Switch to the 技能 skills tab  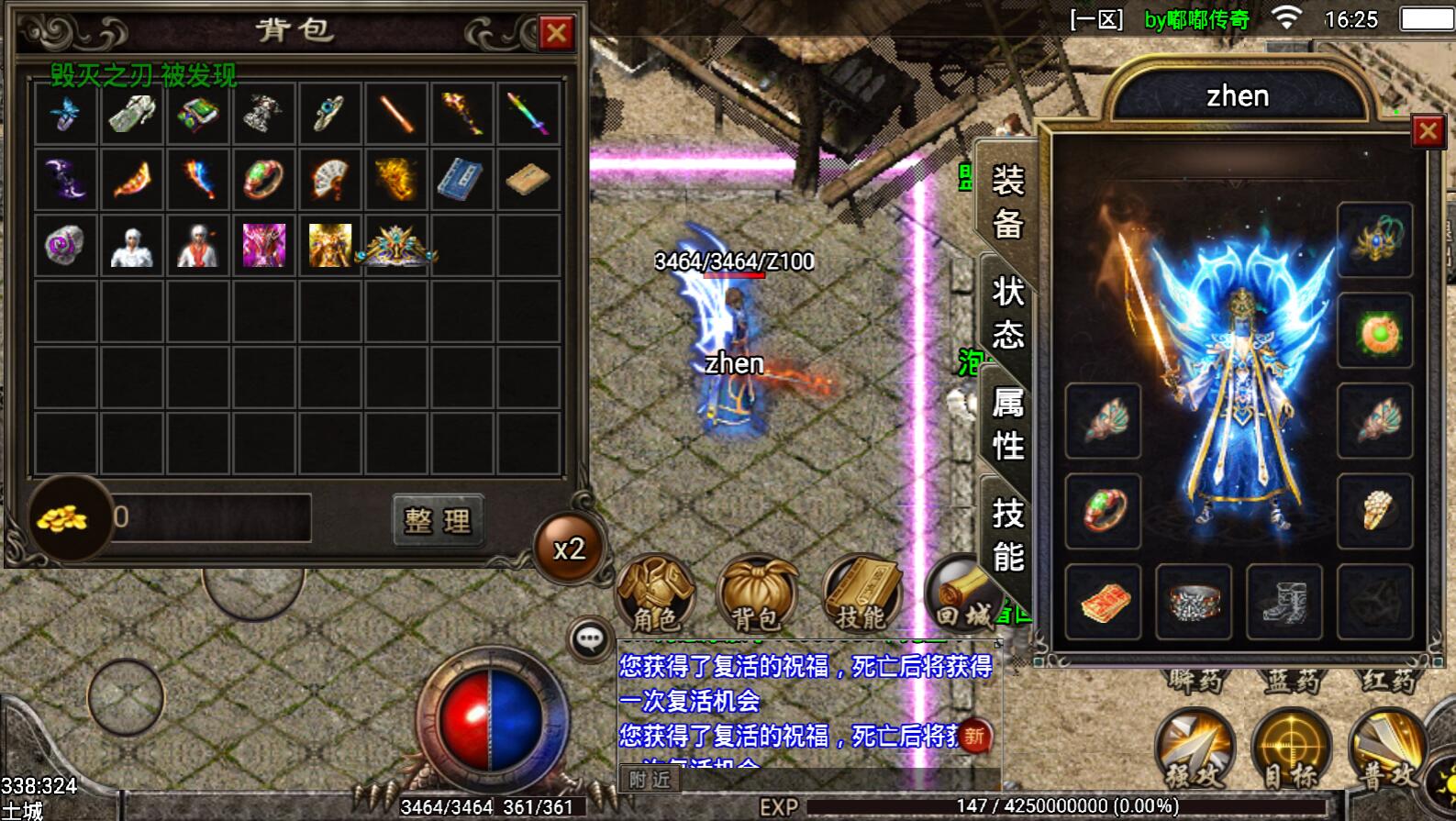[1007, 535]
